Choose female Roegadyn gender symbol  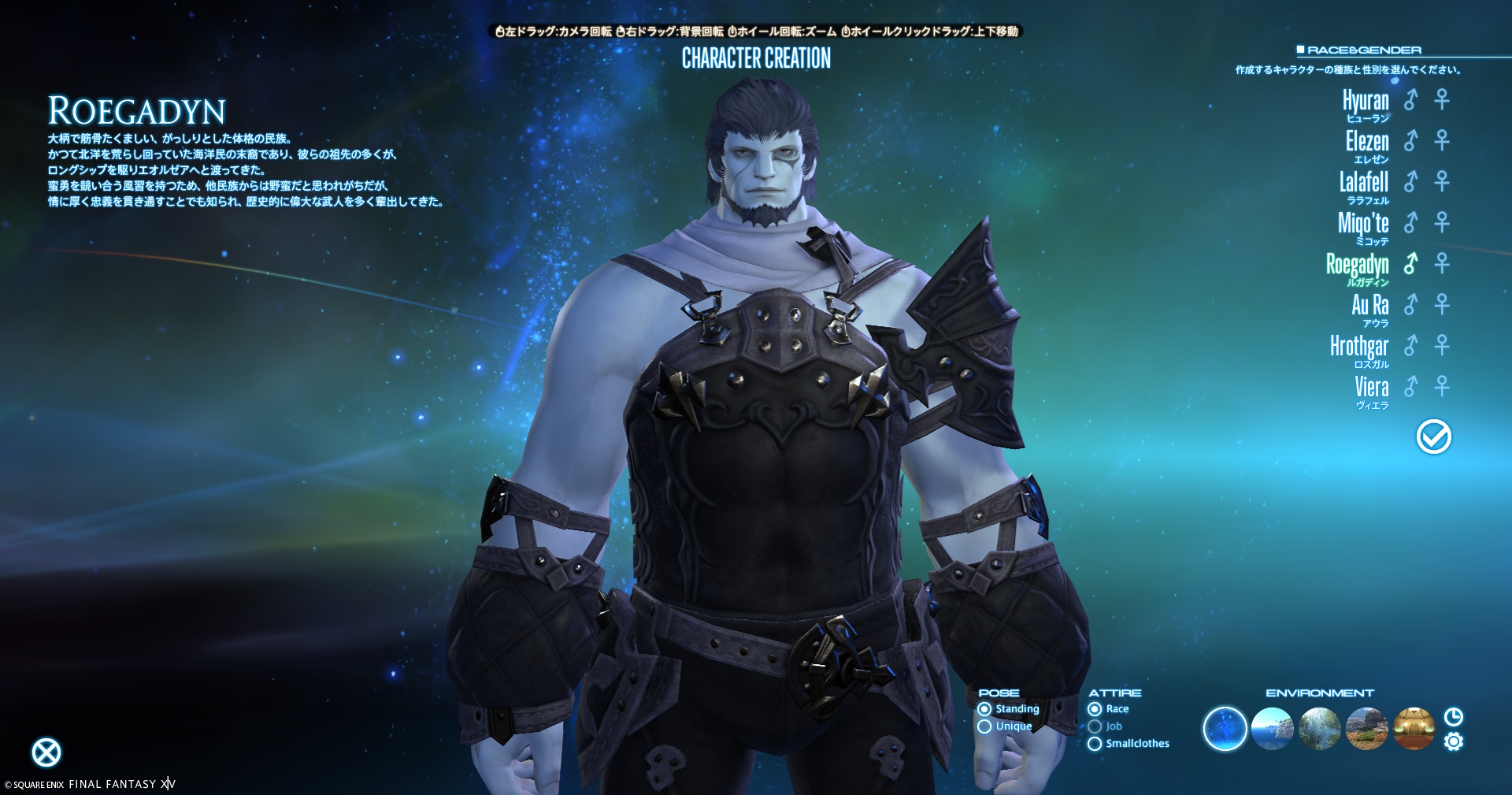point(1442,263)
